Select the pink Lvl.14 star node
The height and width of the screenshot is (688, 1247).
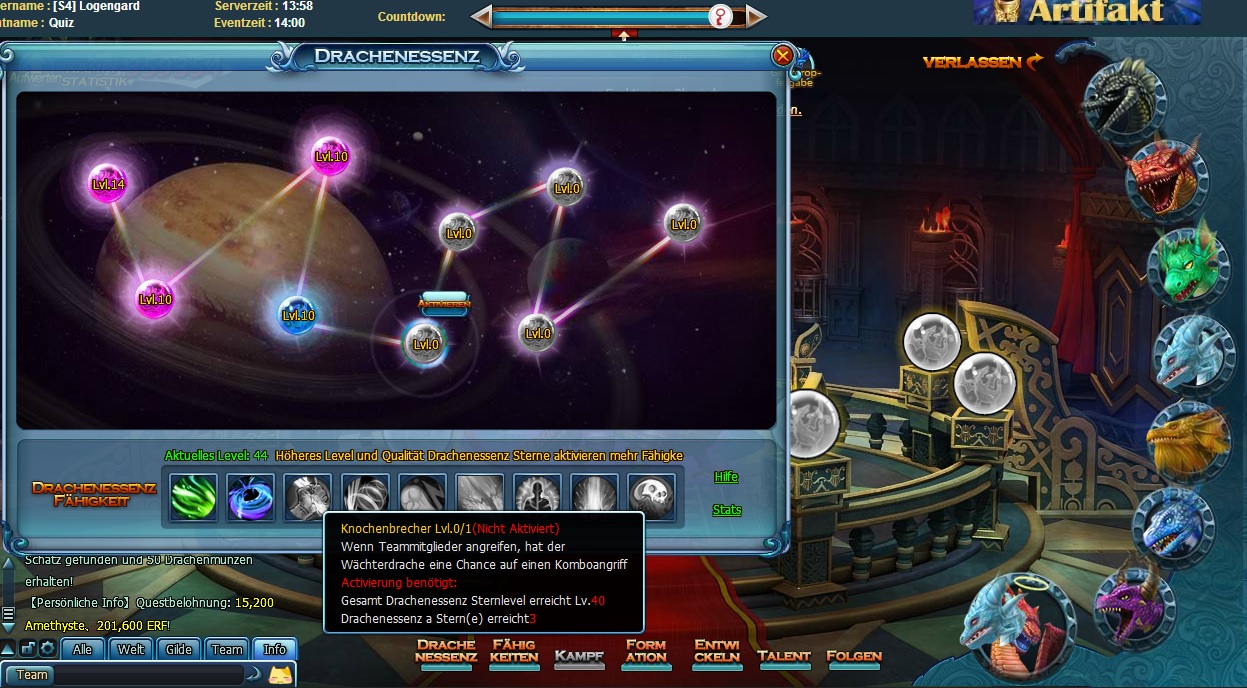pyautogui.click(x=108, y=183)
